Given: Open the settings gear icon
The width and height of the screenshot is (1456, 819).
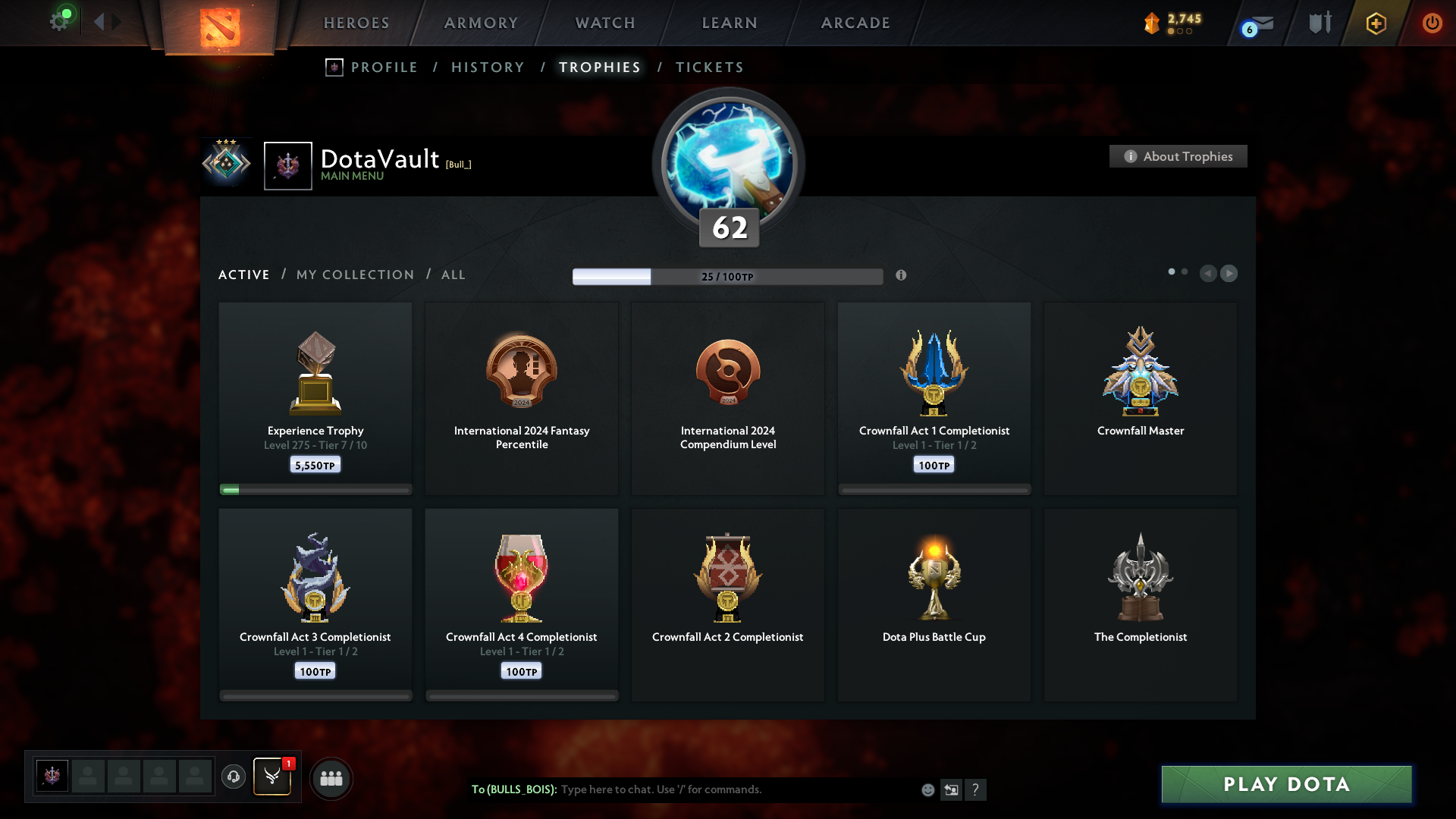Looking at the screenshot, I should pyautogui.click(x=59, y=21).
